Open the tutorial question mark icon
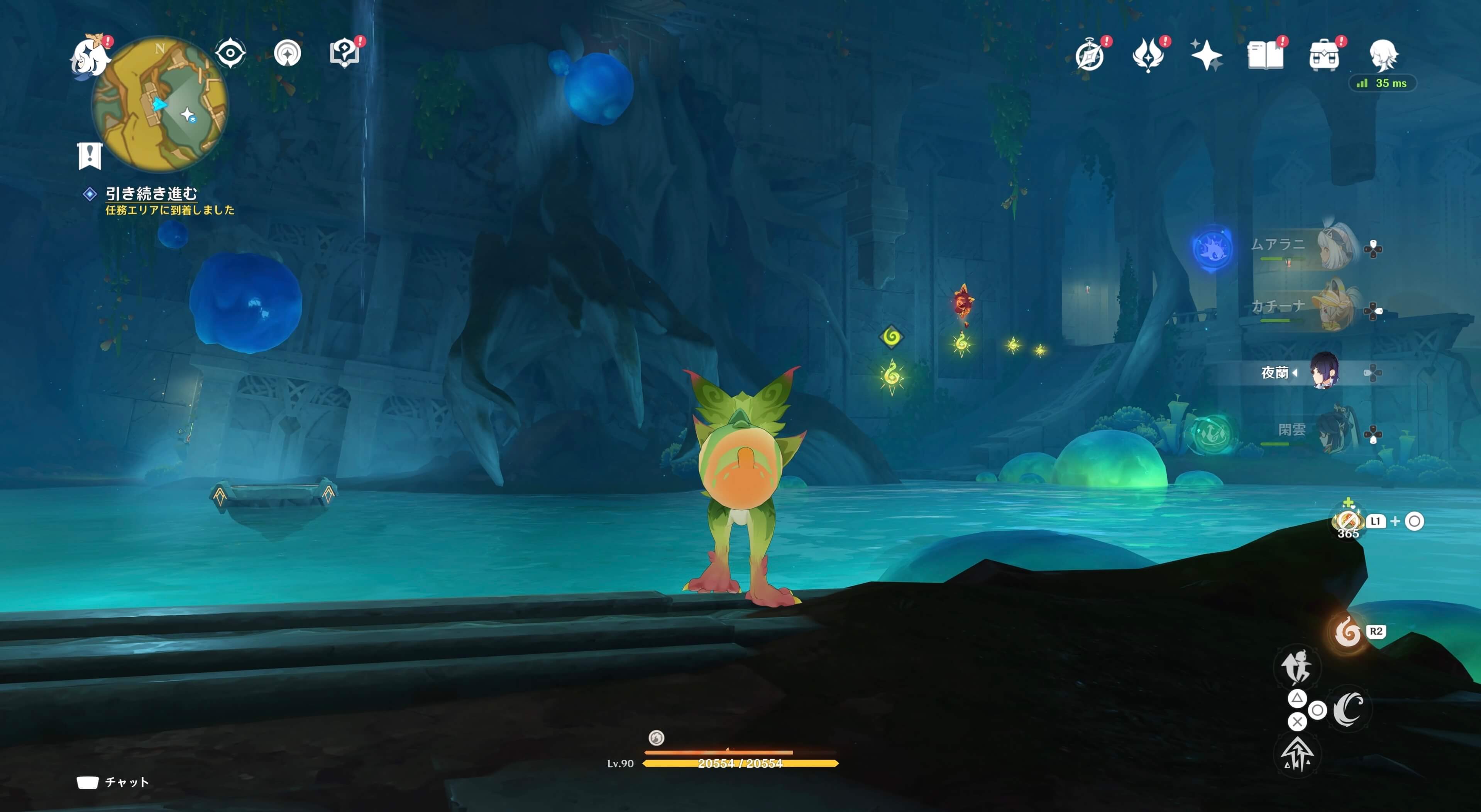 click(x=344, y=54)
